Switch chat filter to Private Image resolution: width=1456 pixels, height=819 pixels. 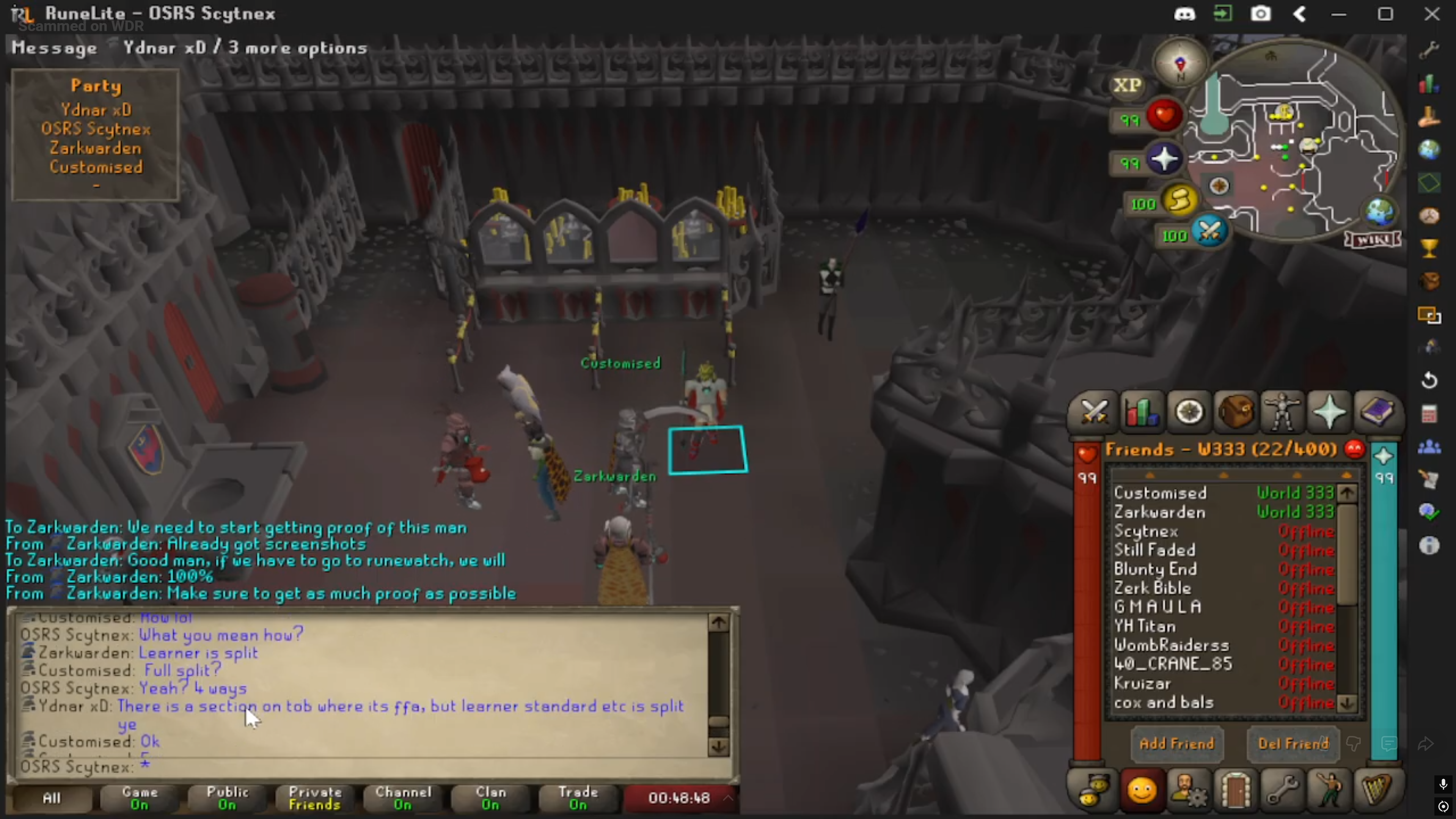coord(315,798)
